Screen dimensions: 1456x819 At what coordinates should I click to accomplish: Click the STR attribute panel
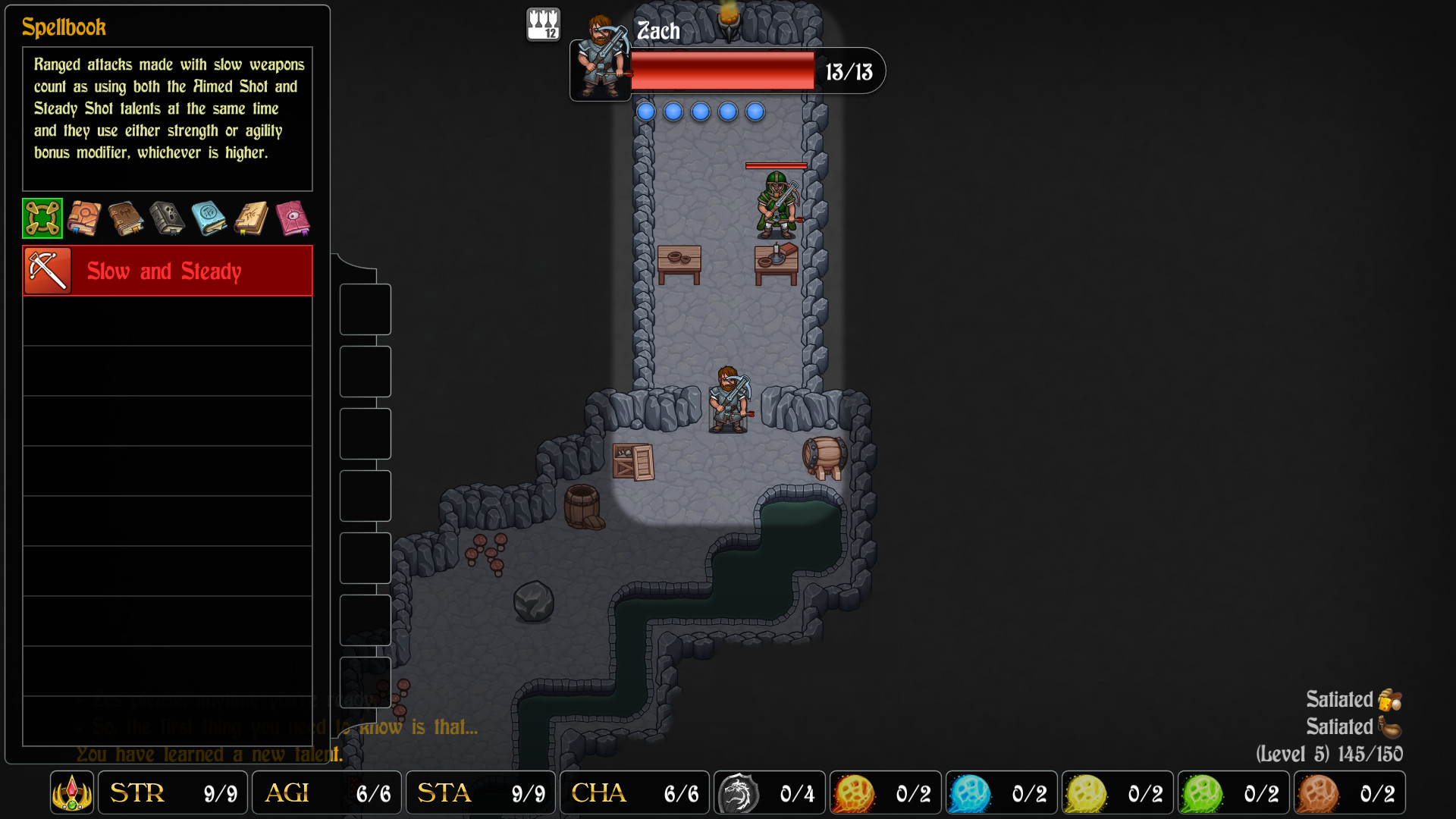[173, 793]
